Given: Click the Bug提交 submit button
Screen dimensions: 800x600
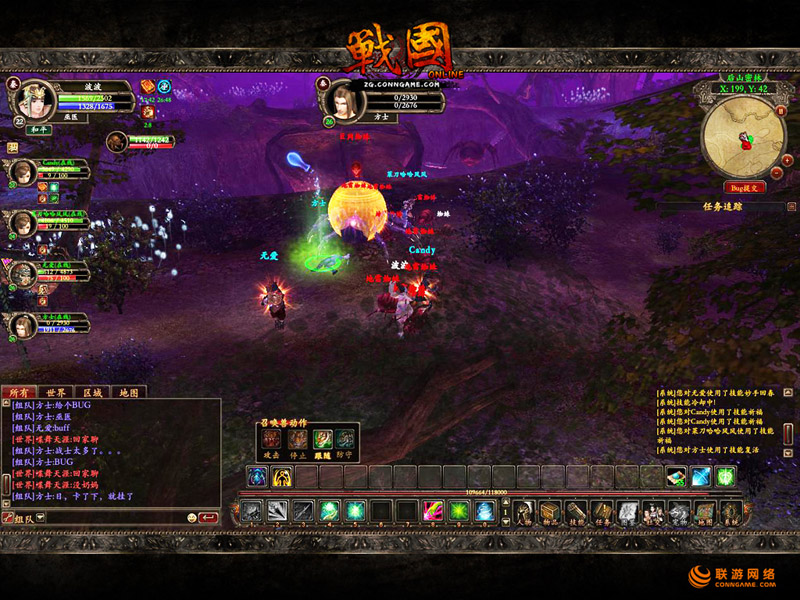Looking at the screenshot, I should tap(744, 187).
